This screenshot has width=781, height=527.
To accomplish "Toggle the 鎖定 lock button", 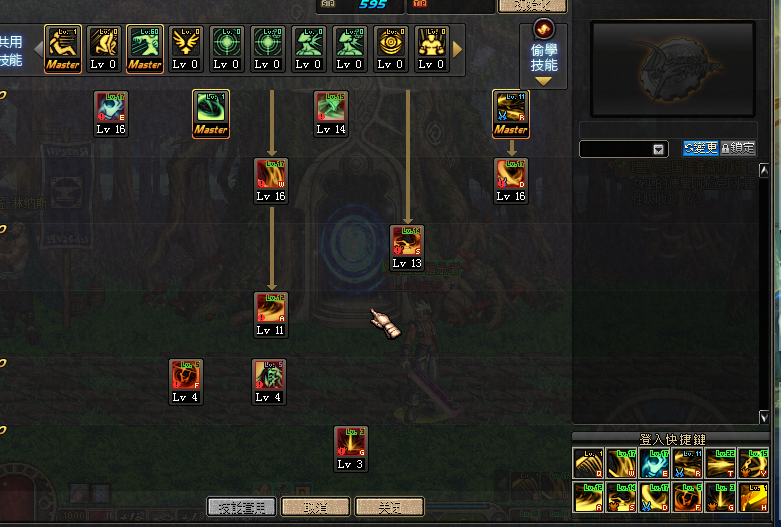I will coord(738,148).
